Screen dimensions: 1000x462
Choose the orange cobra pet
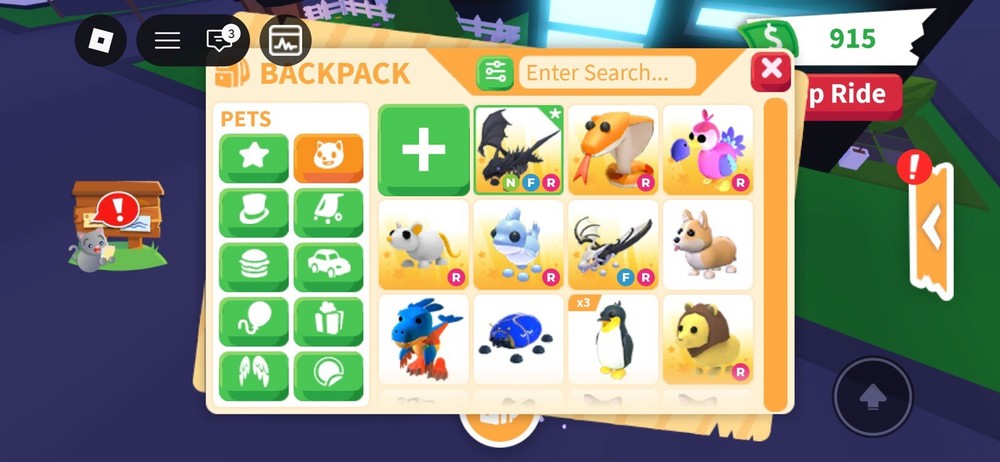click(613, 150)
